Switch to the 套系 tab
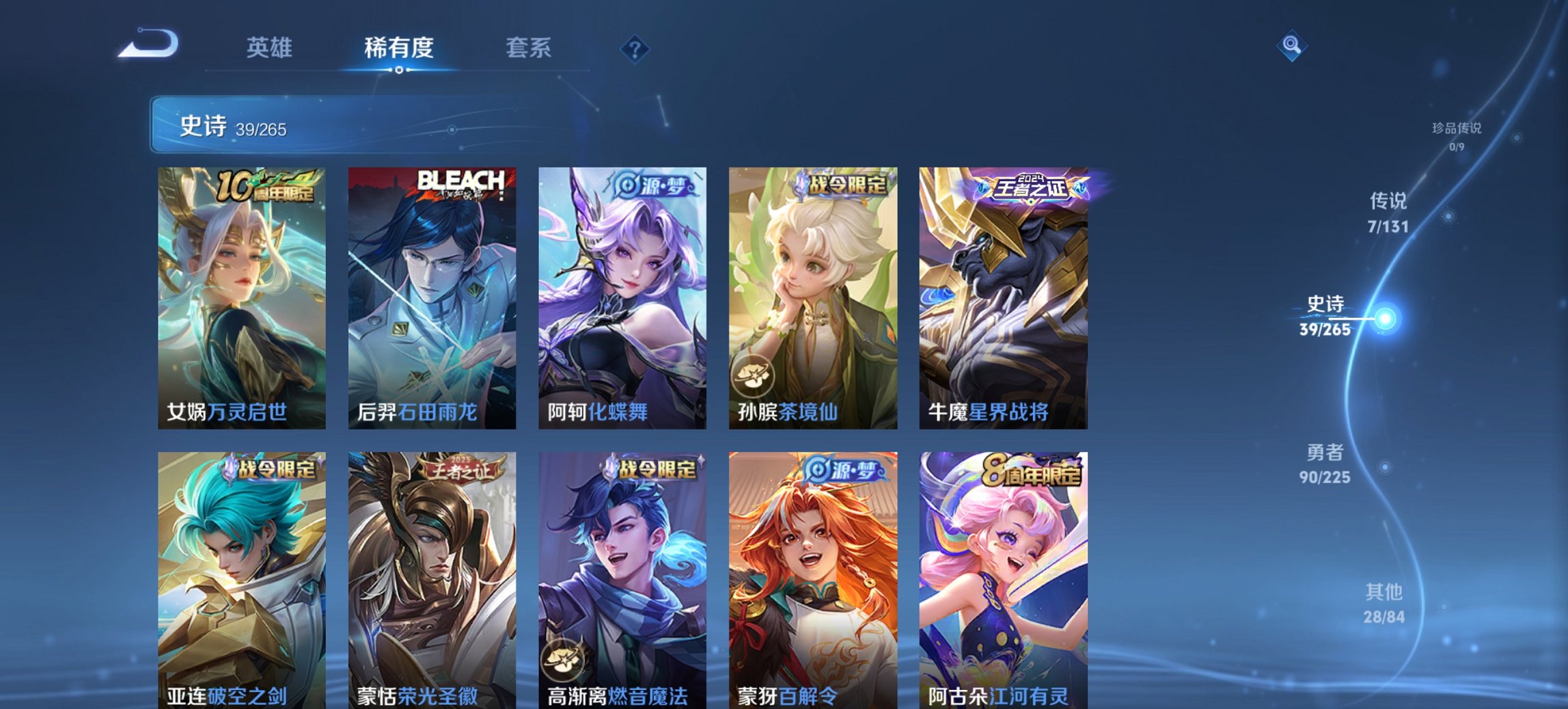 [529, 48]
